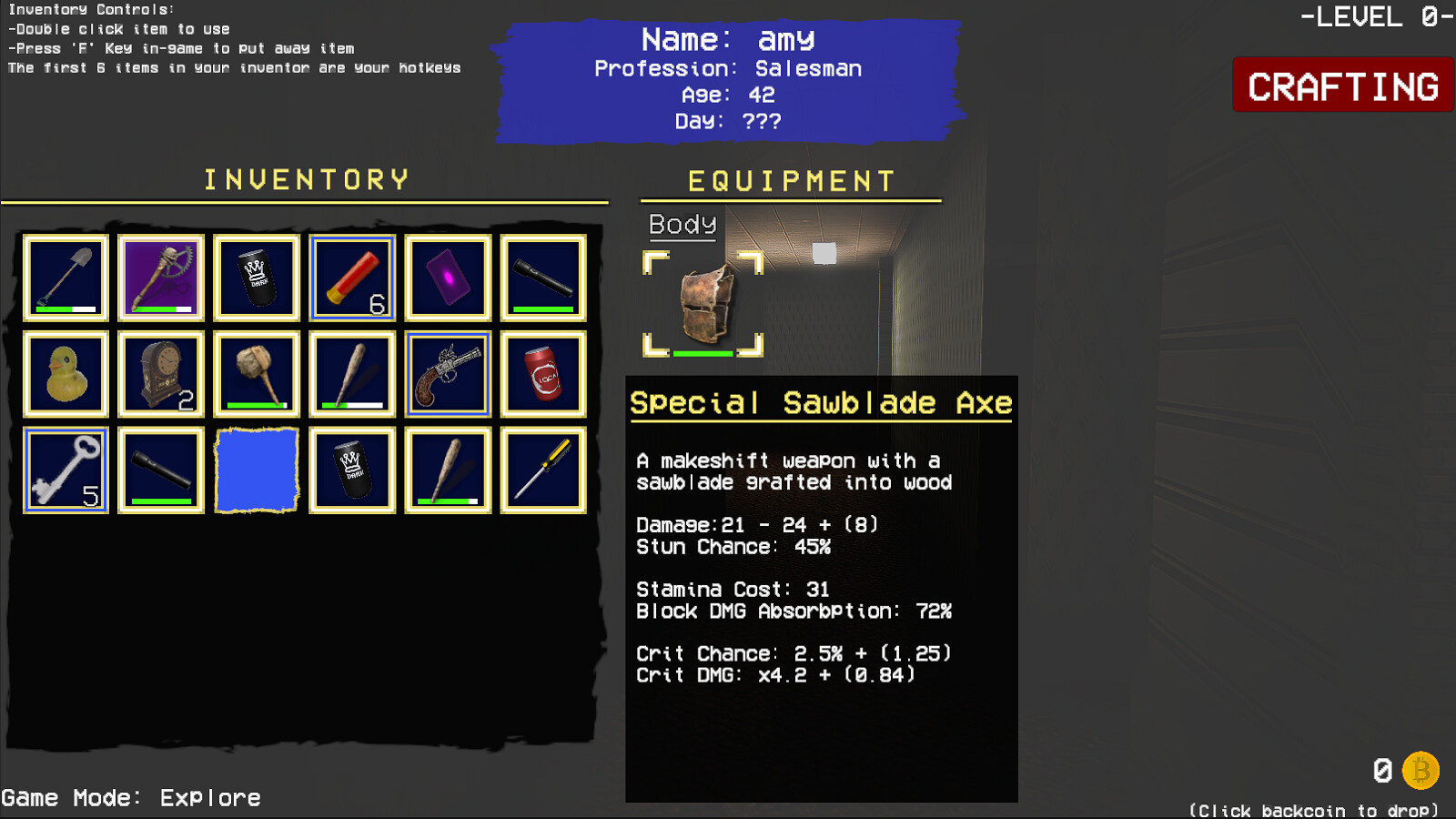Select the stack of 6 shotgun shells

click(x=352, y=278)
